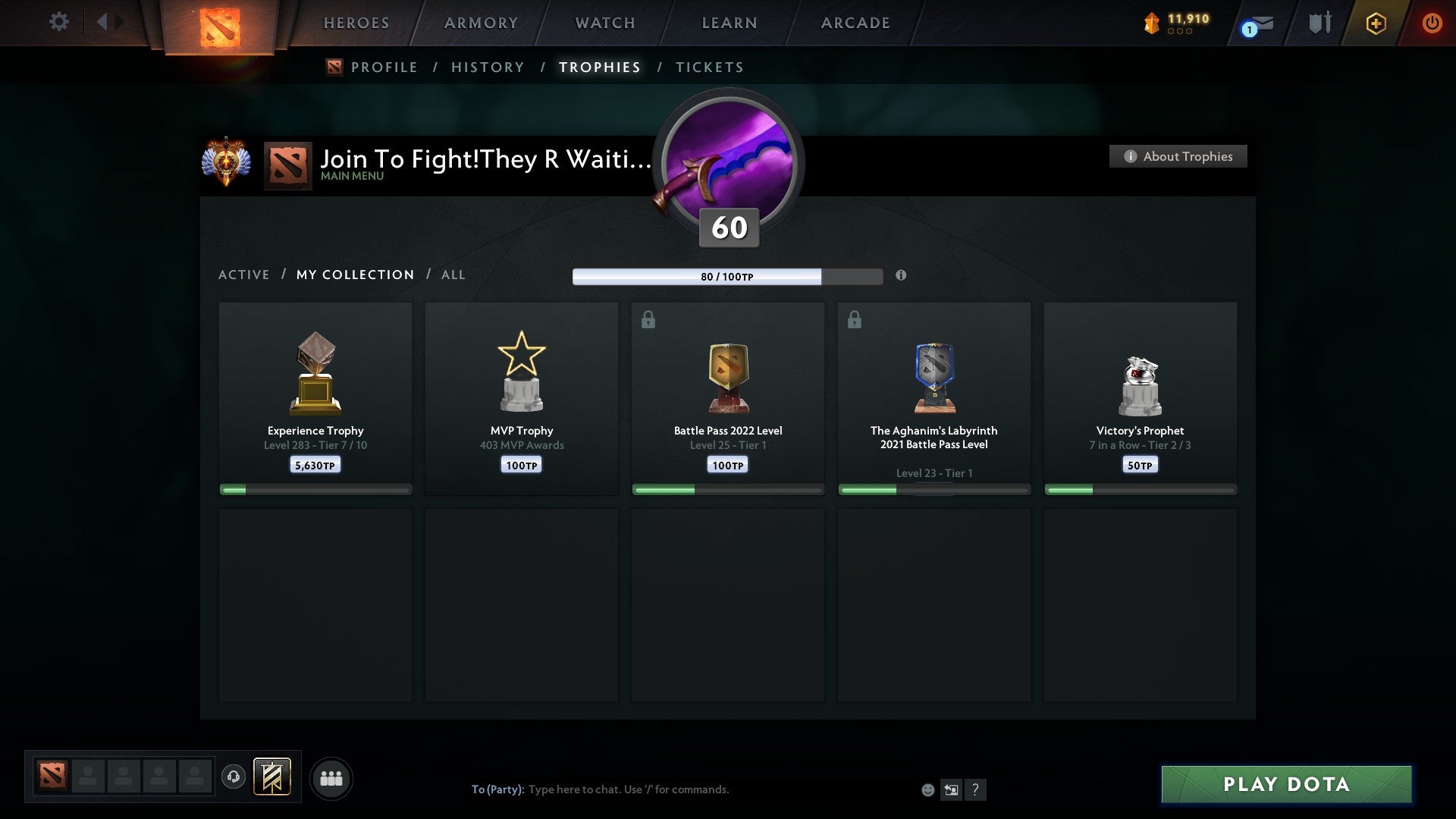Click the shield-and-sword loadout icon
Viewport: 1456px width, 819px height.
pyautogui.click(x=1319, y=23)
